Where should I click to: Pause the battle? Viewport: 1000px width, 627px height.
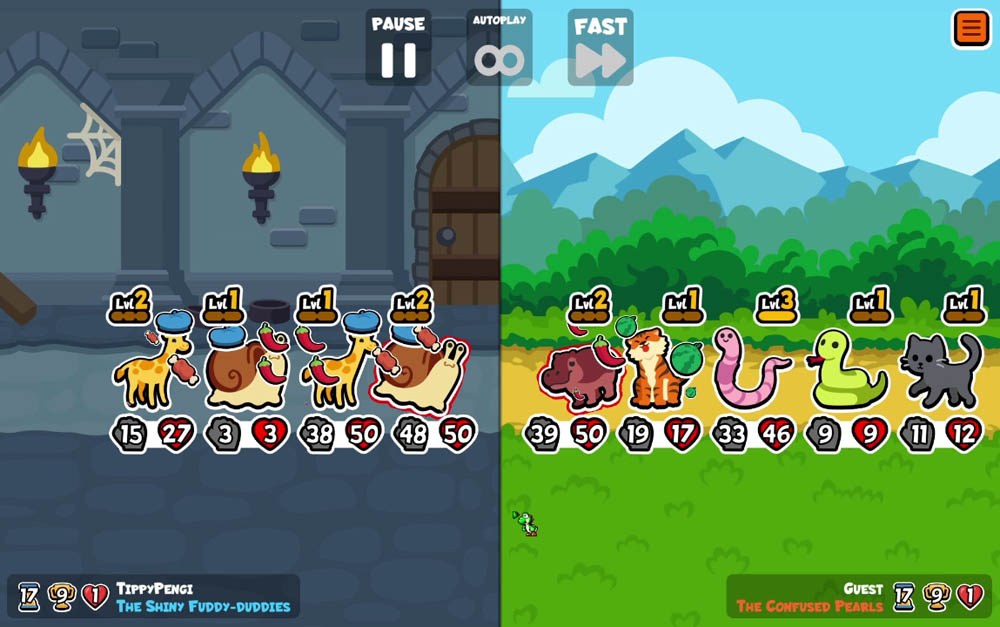(x=398, y=48)
